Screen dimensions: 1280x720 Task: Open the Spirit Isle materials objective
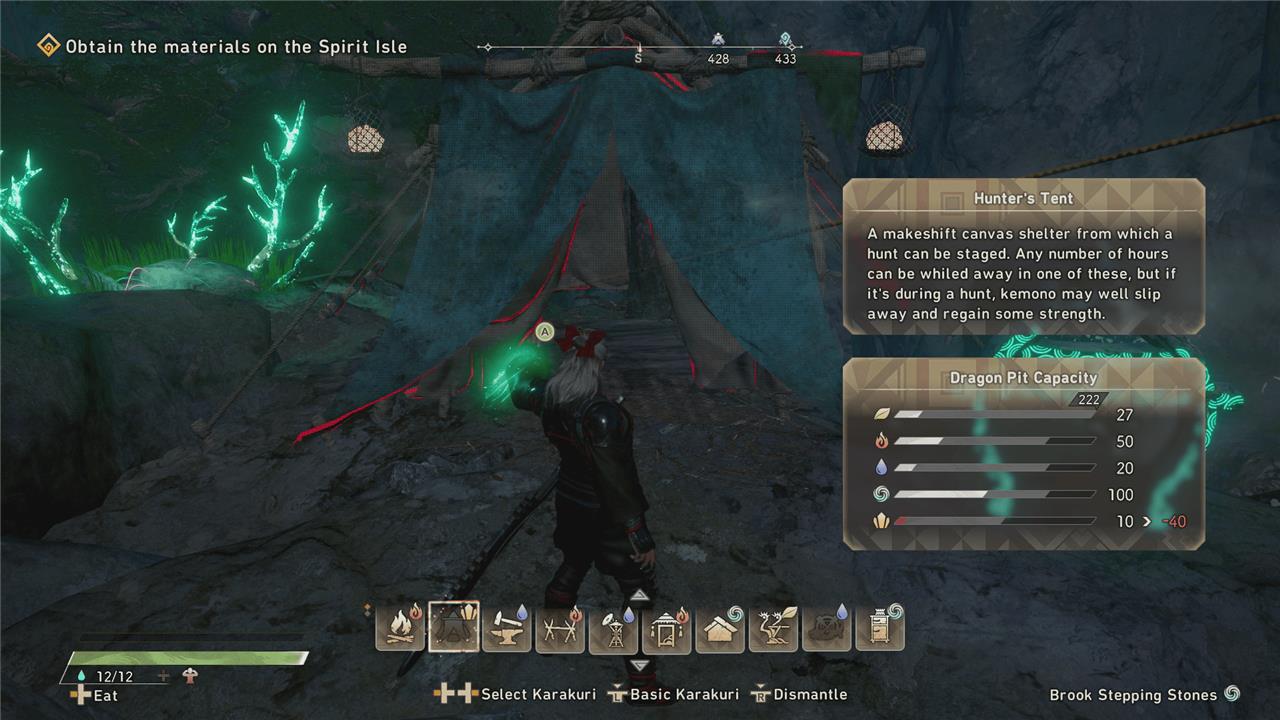pyautogui.click(x=236, y=46)
